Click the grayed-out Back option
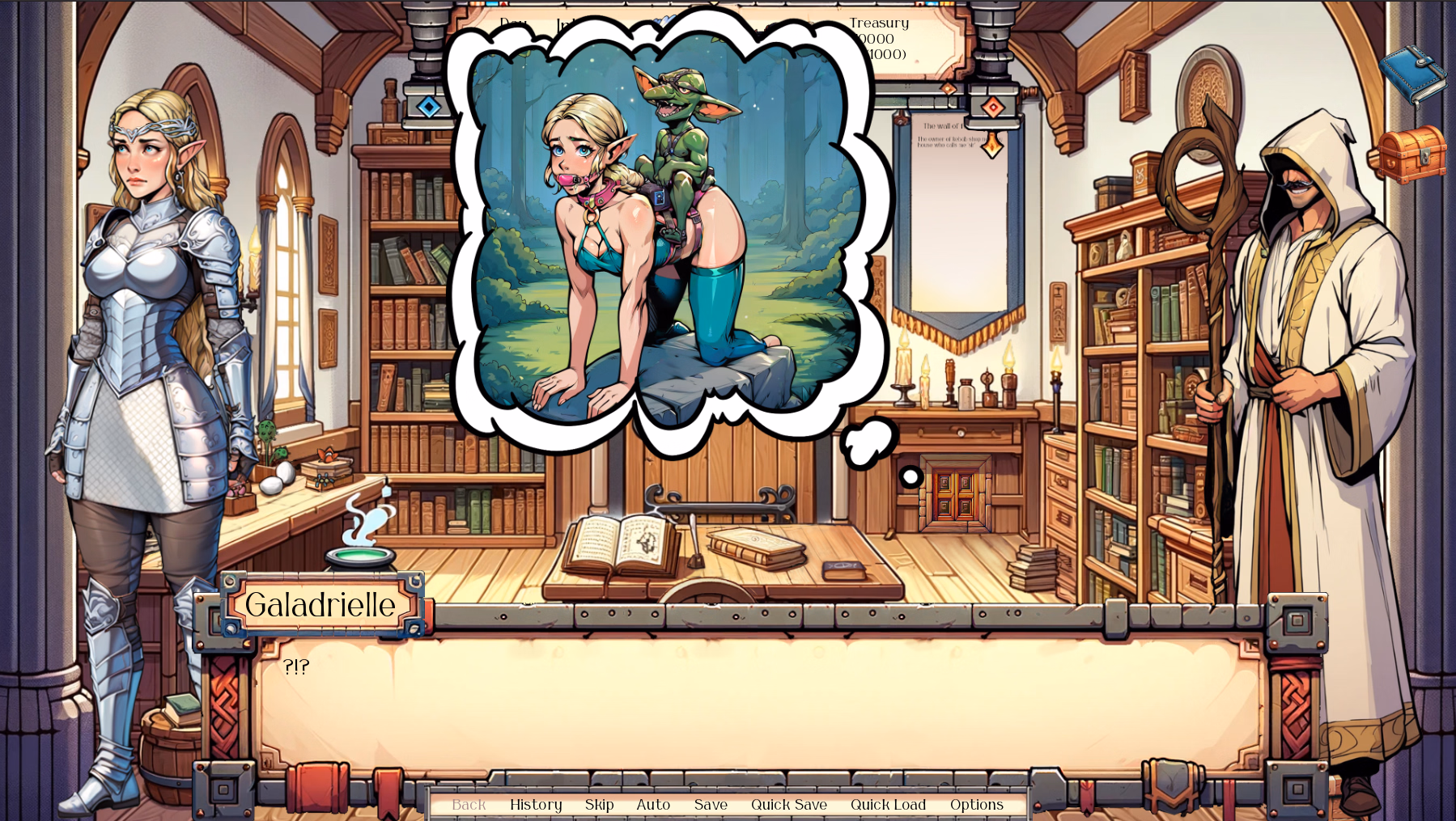Screen dimensions: 1456x821 click(x=469, y=805)
